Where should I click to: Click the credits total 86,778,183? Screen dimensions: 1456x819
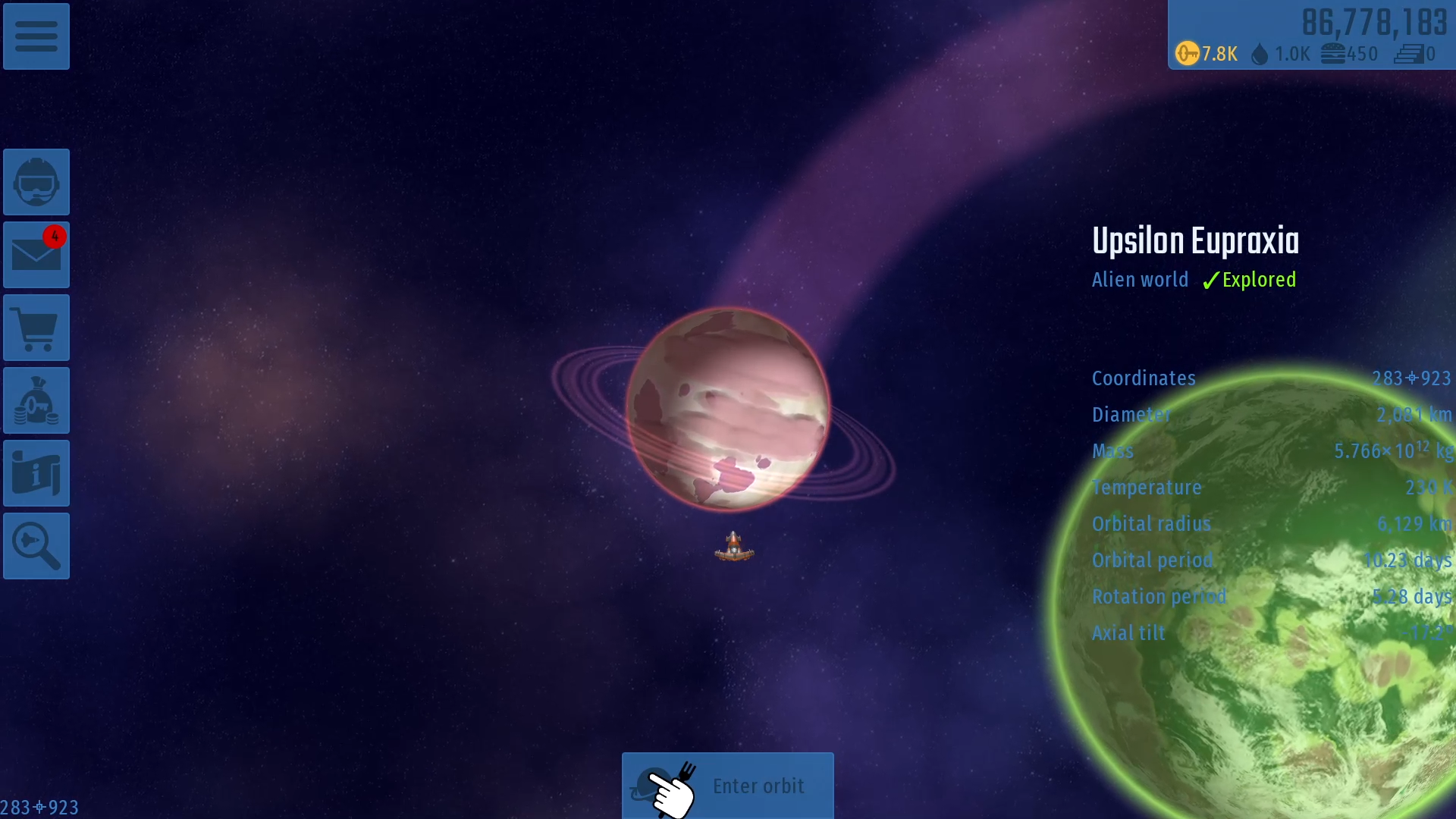1375,23
